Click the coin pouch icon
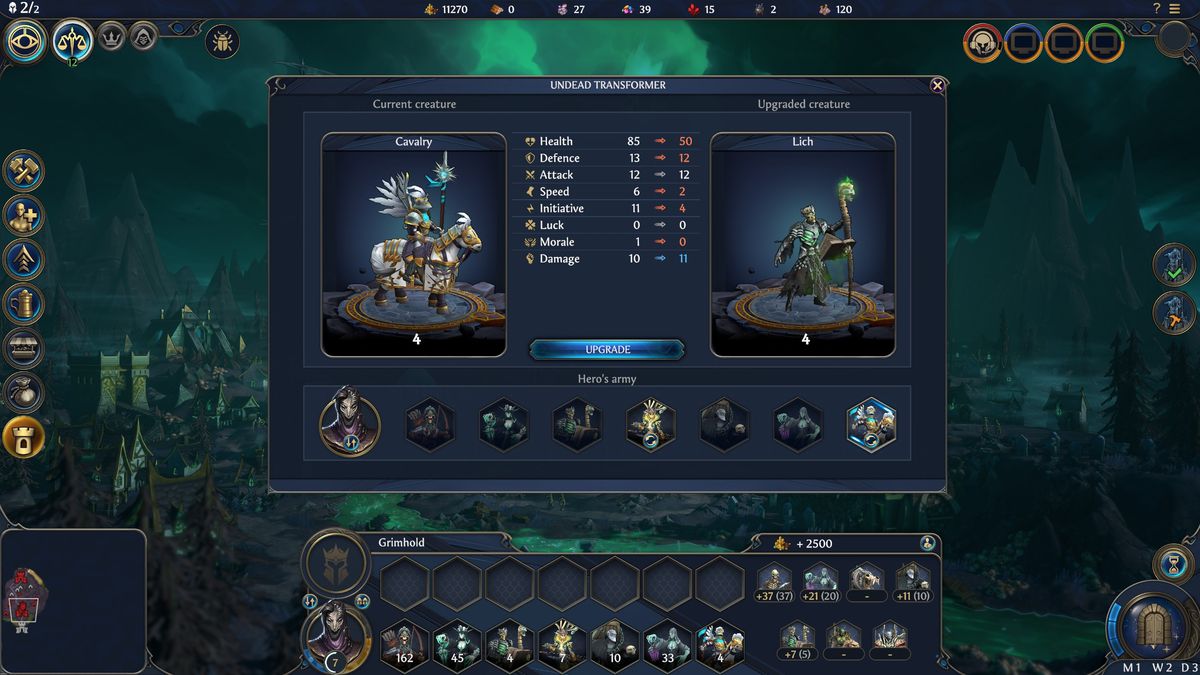1200x675 pixels. point(23,391)
